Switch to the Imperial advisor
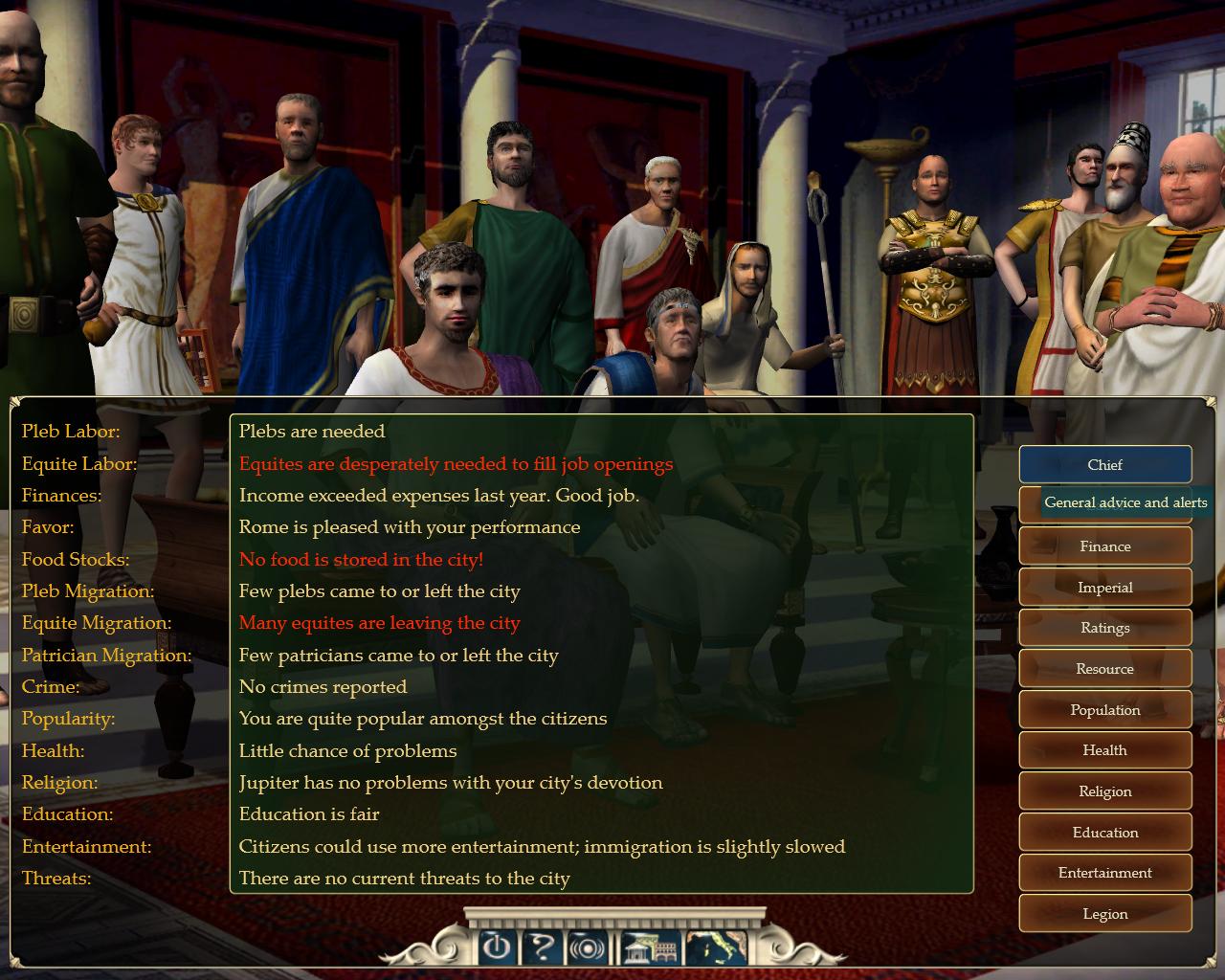Image resolution: width=1225 pixels, height=980 pixels. 1104,588
